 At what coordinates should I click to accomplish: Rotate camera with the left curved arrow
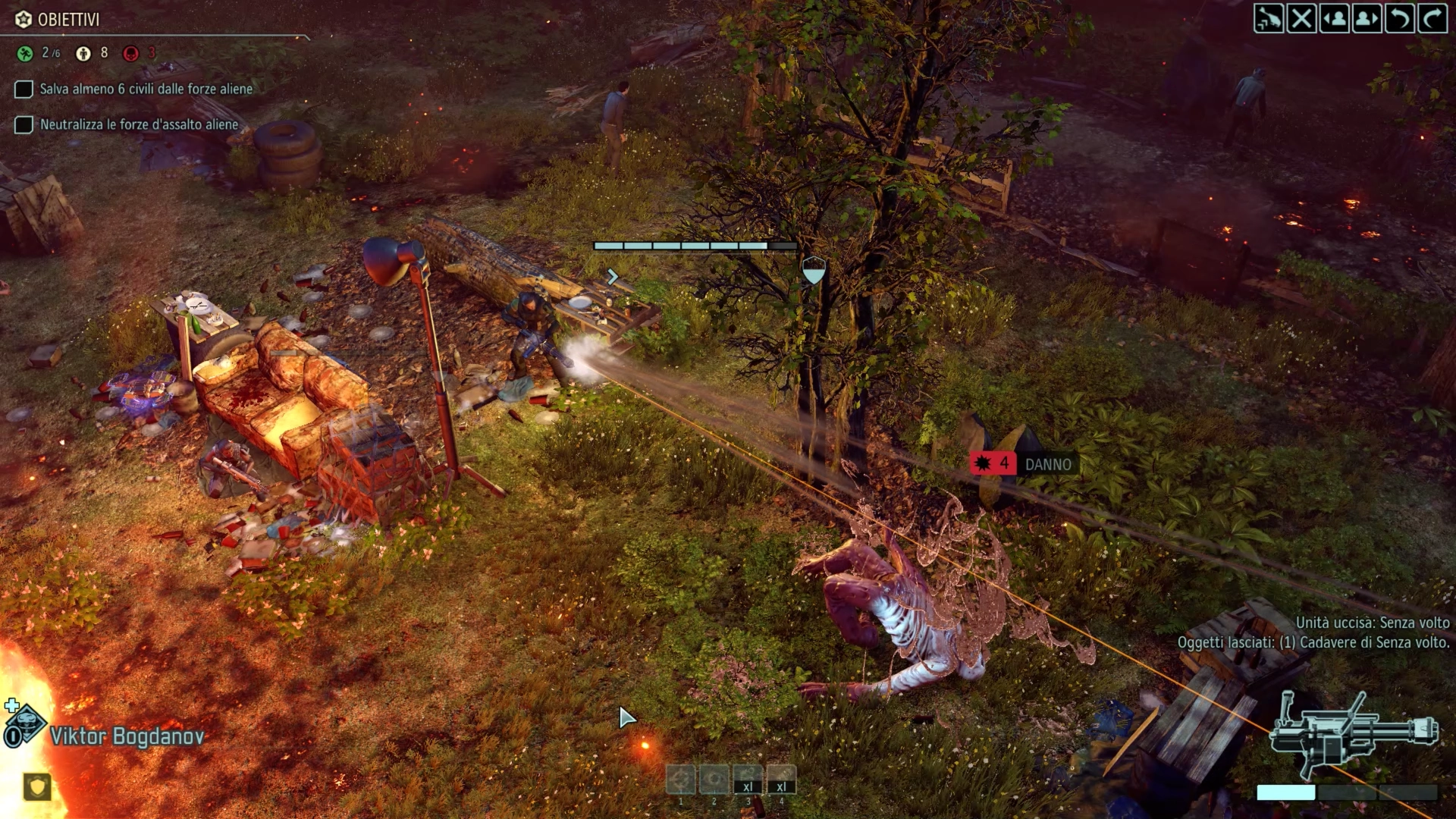[1399, 18]
